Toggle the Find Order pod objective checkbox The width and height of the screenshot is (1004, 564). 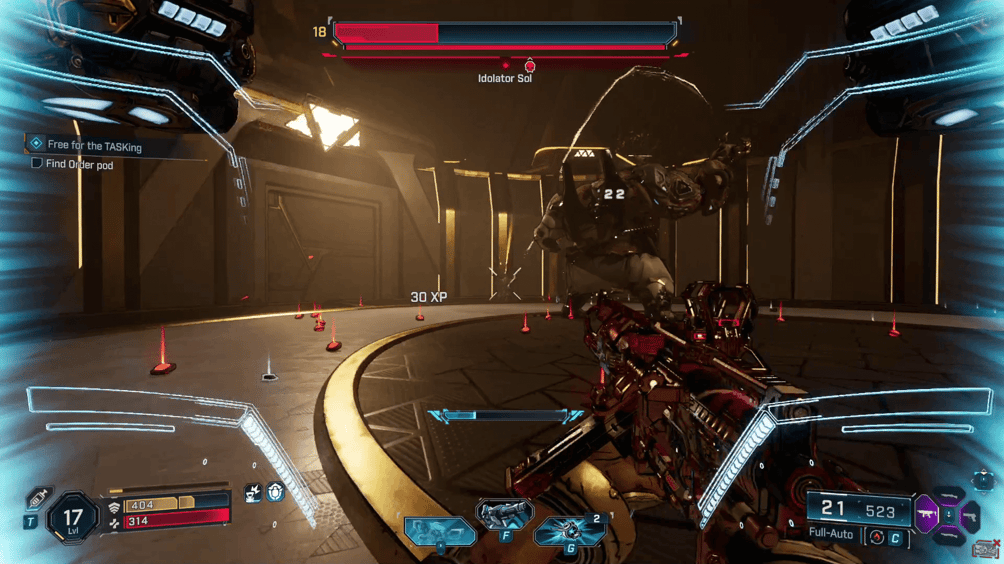[x=37, y=163]
